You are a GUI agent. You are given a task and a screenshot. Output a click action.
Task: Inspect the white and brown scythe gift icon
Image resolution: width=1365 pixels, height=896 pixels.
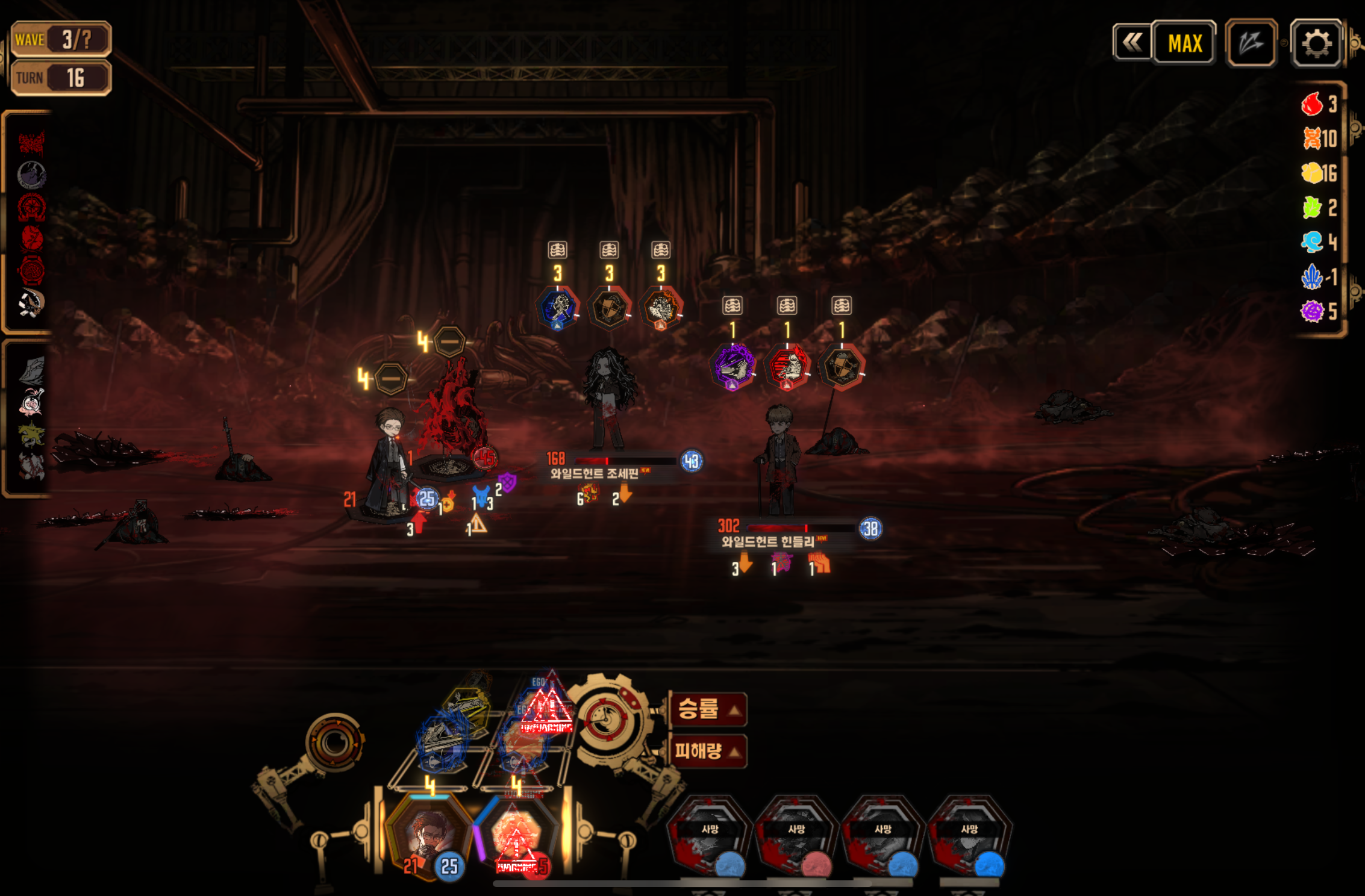(31, 303)
